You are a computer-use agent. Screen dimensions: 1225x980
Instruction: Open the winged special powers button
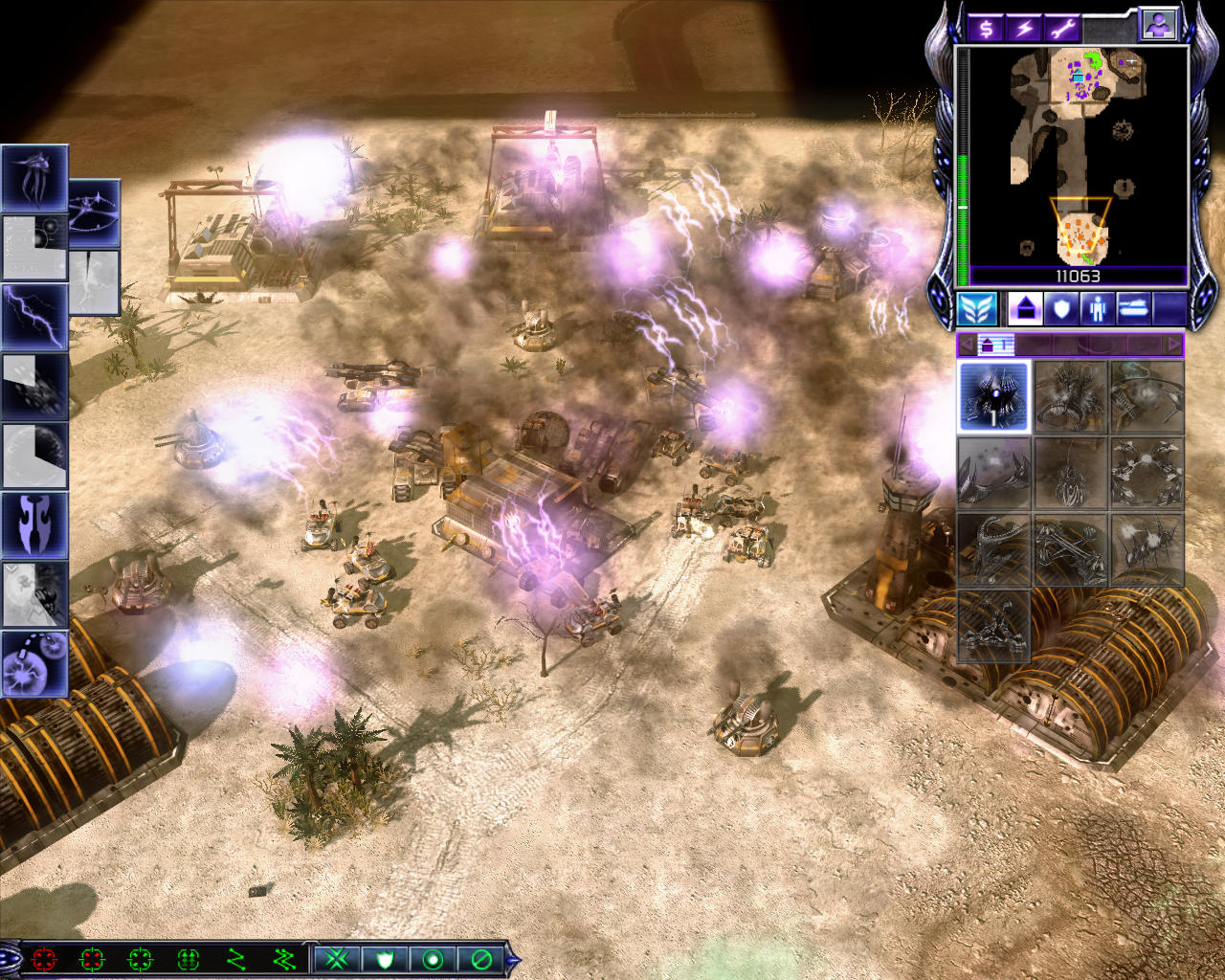tap(976, 309)
